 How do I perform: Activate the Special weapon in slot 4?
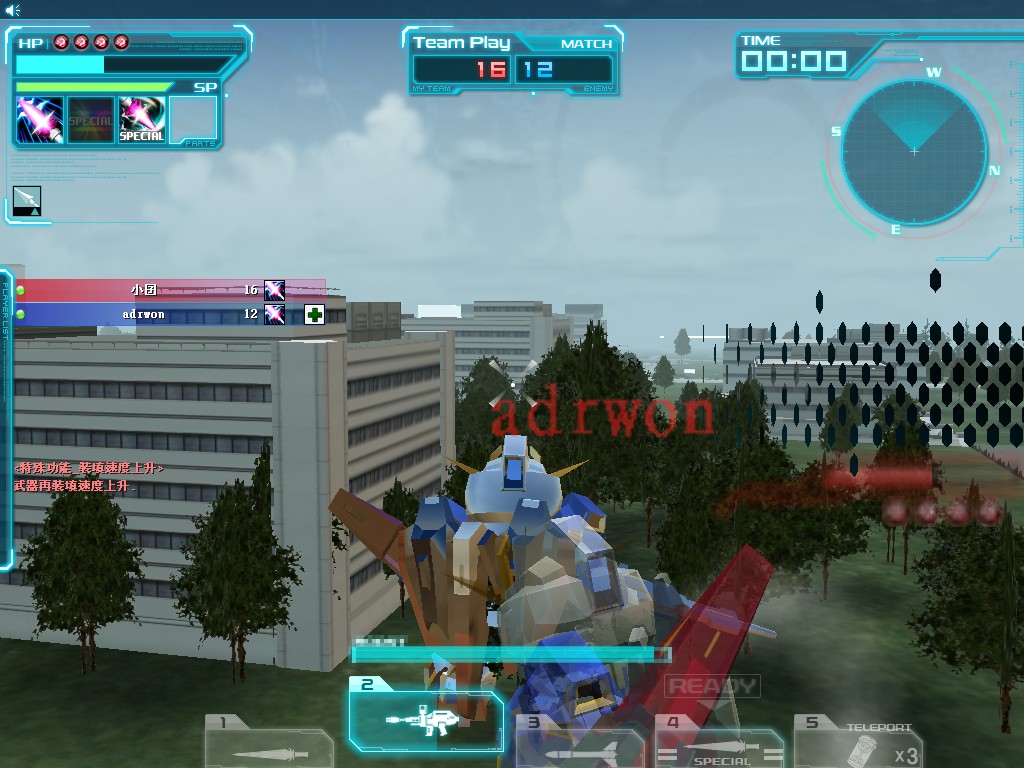(720, 744)
